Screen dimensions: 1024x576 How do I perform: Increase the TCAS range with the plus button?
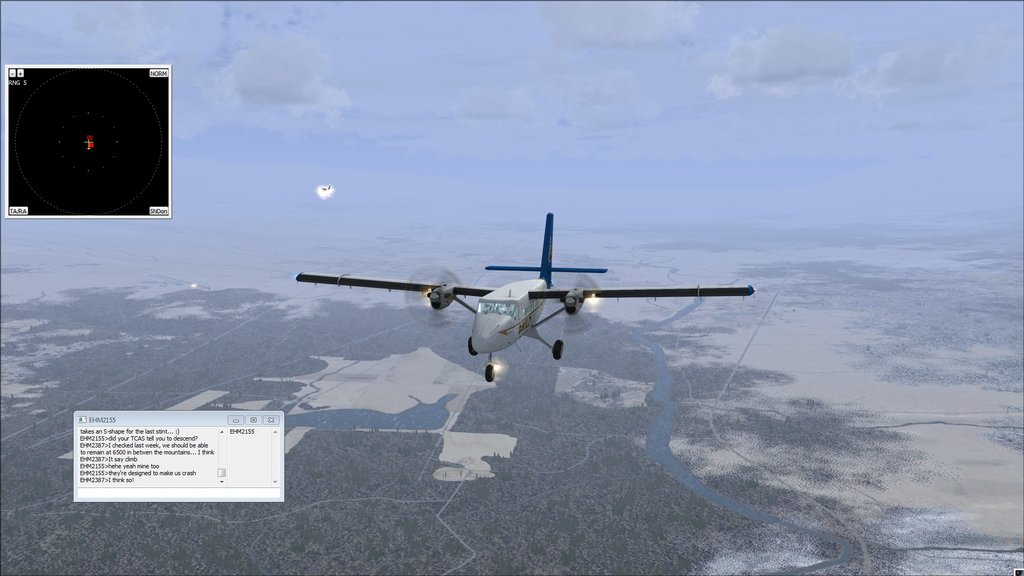click(20, 73)
